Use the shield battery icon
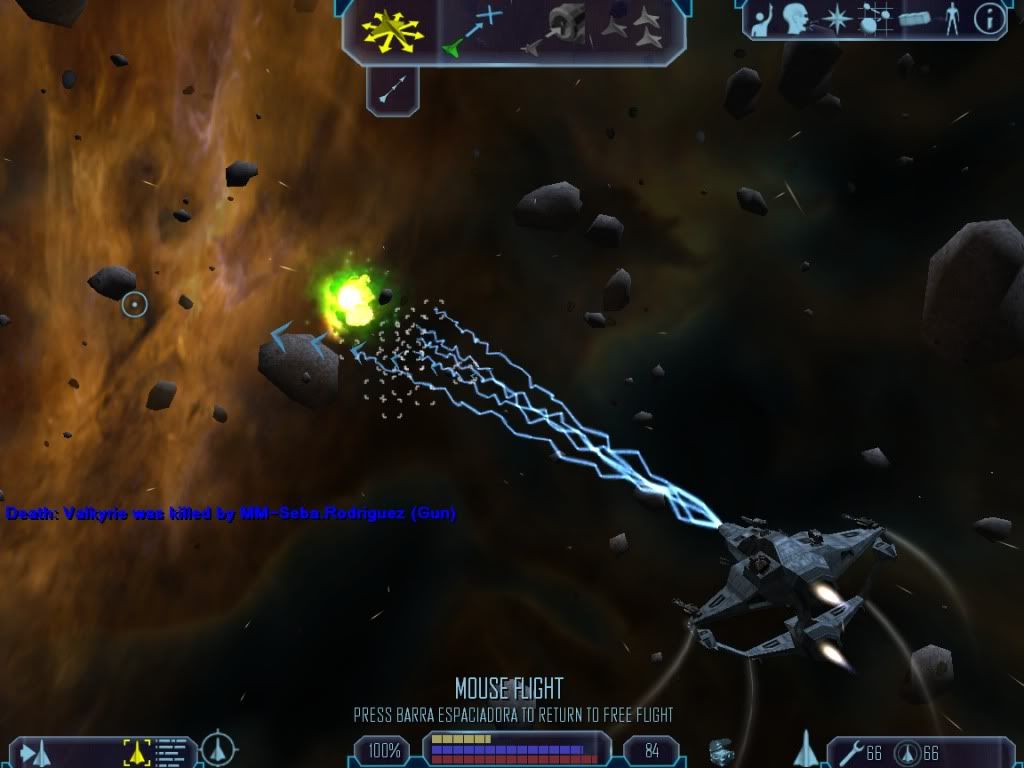The image size is (1024, 768). click(x=906, y=751)
